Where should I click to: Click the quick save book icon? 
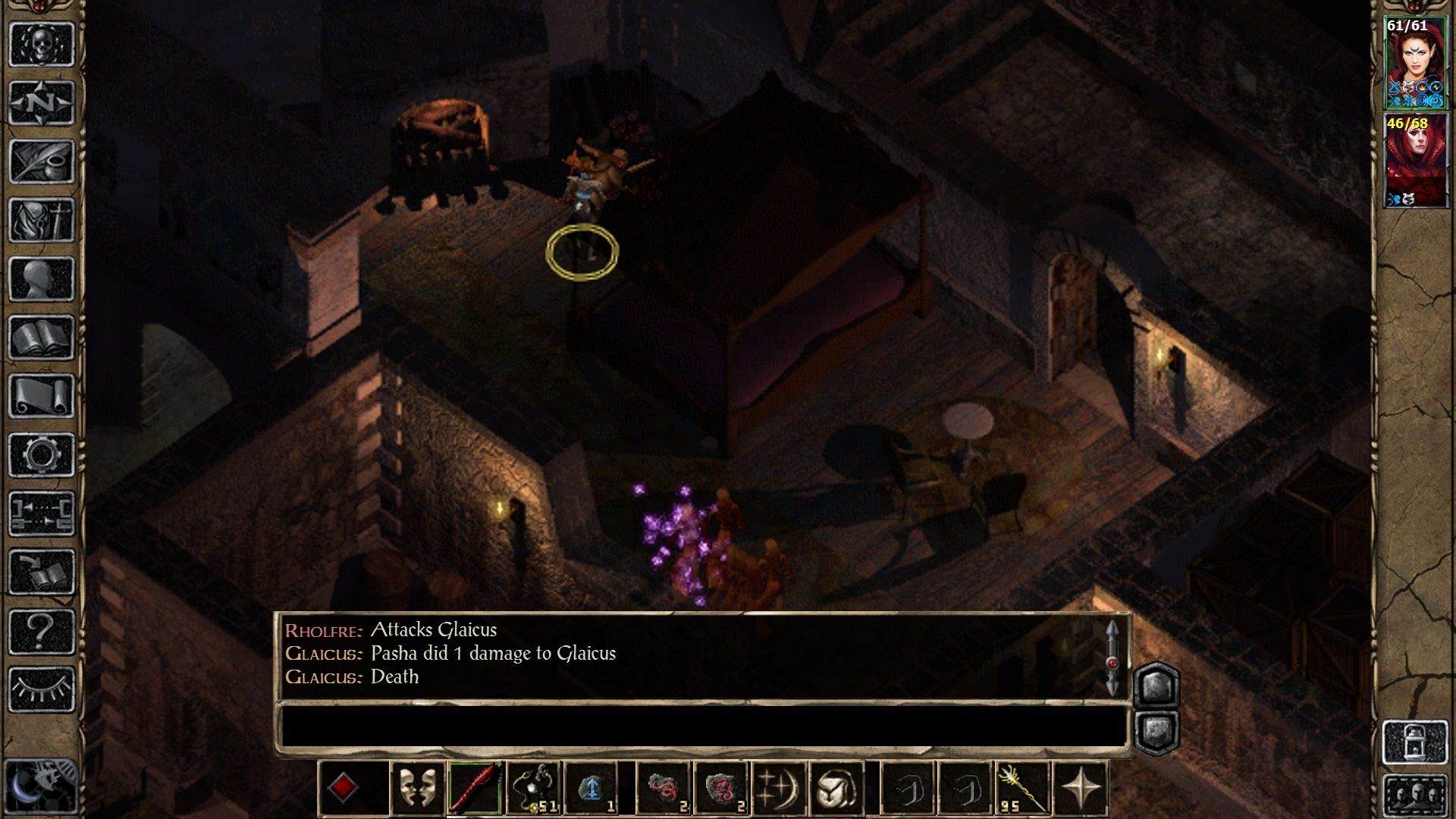click(x=41, y=573)
